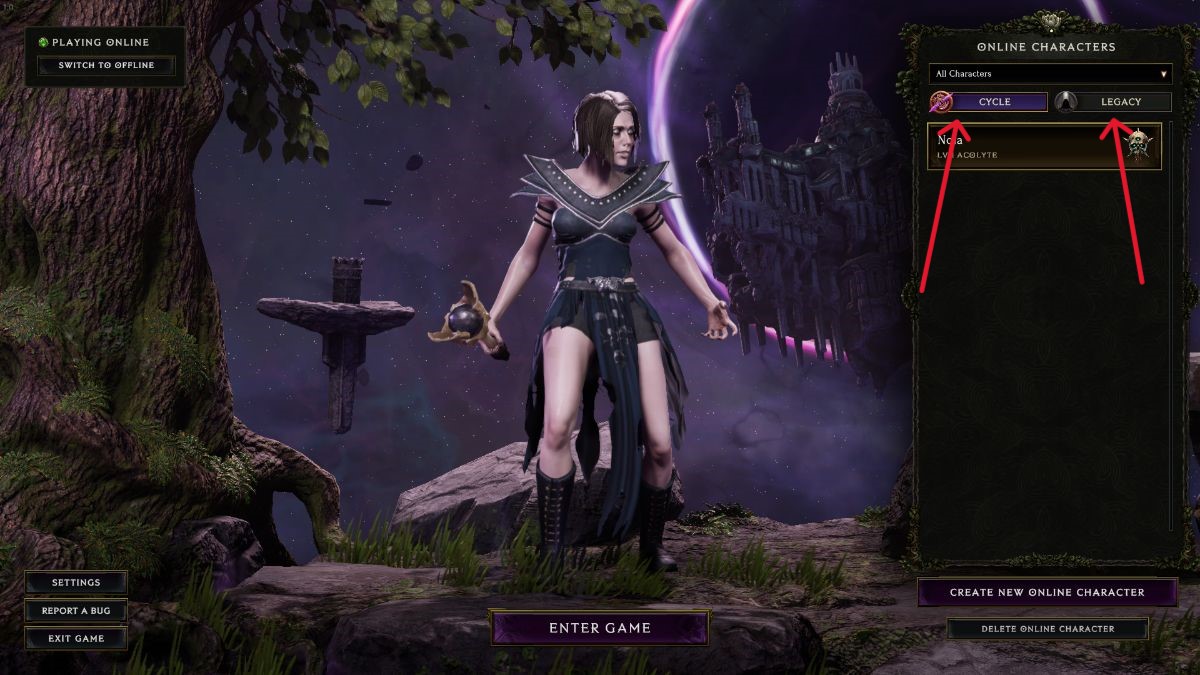Viewport: 1200px width, 675px height.
Task: Enter the game
Action: pyautogui.click(x=599, y=628)
